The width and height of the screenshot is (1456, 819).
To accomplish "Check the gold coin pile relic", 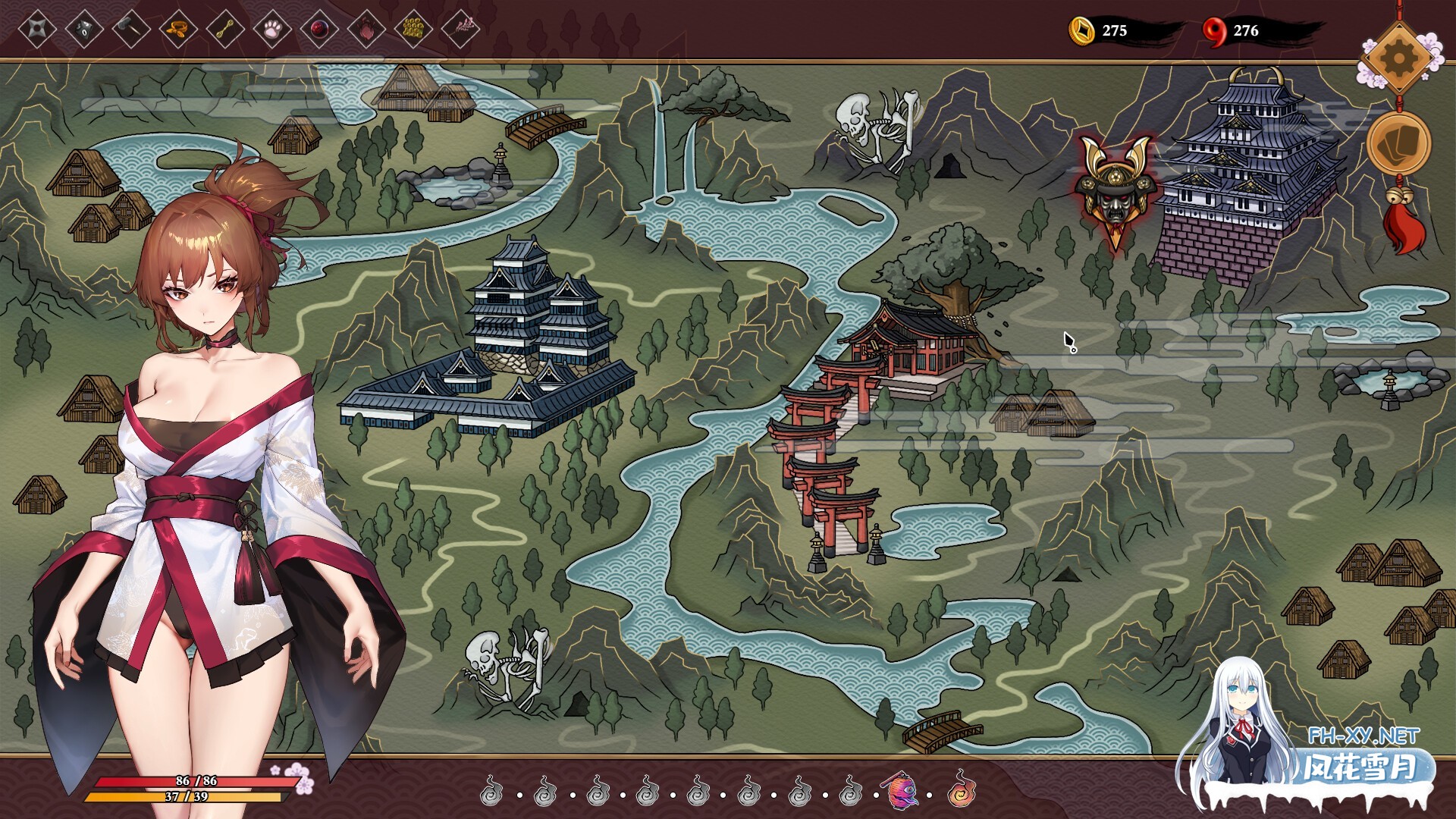I will click(x=413, y=30).
